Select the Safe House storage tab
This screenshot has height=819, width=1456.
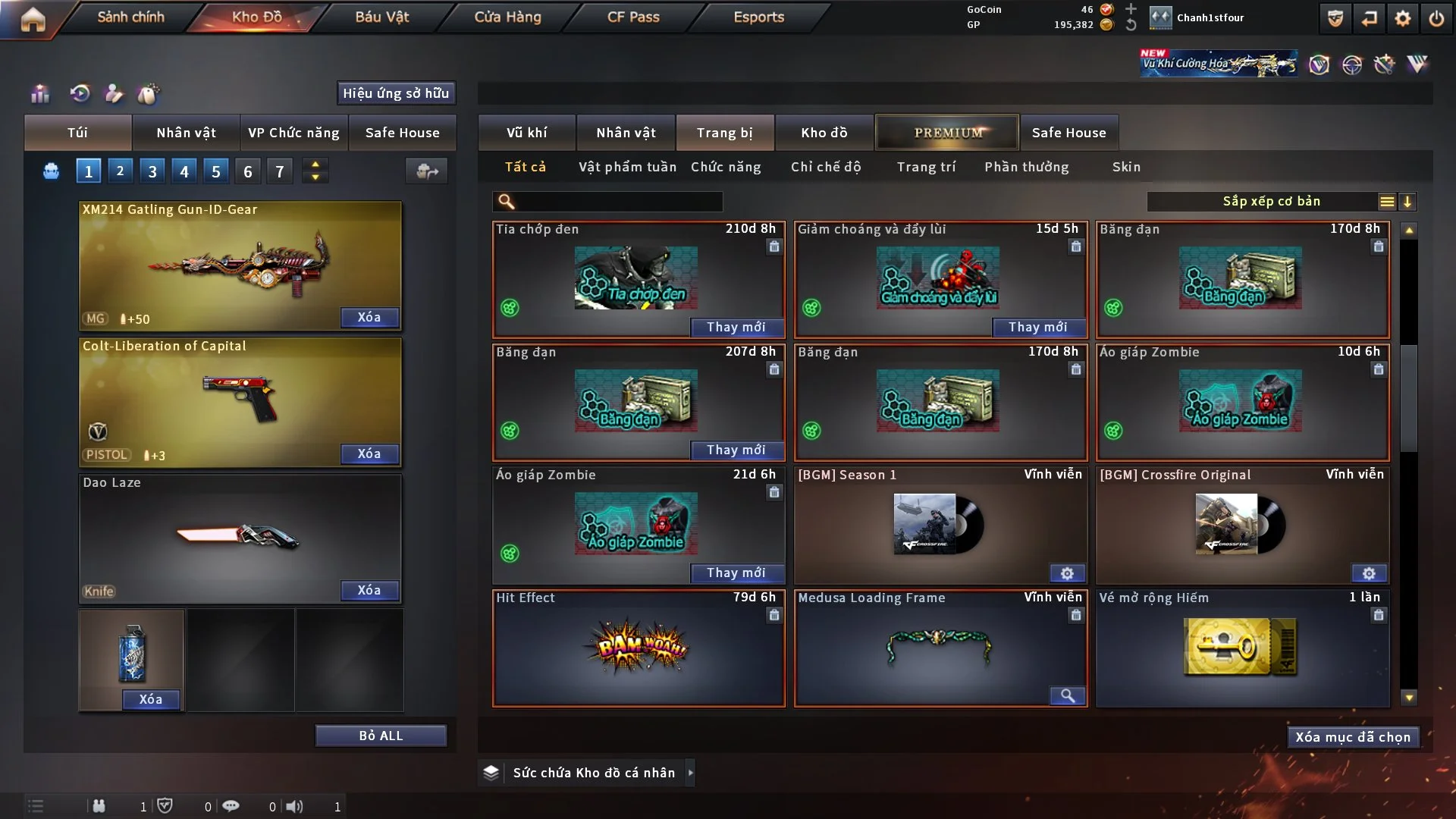[x=1068, y=133]
